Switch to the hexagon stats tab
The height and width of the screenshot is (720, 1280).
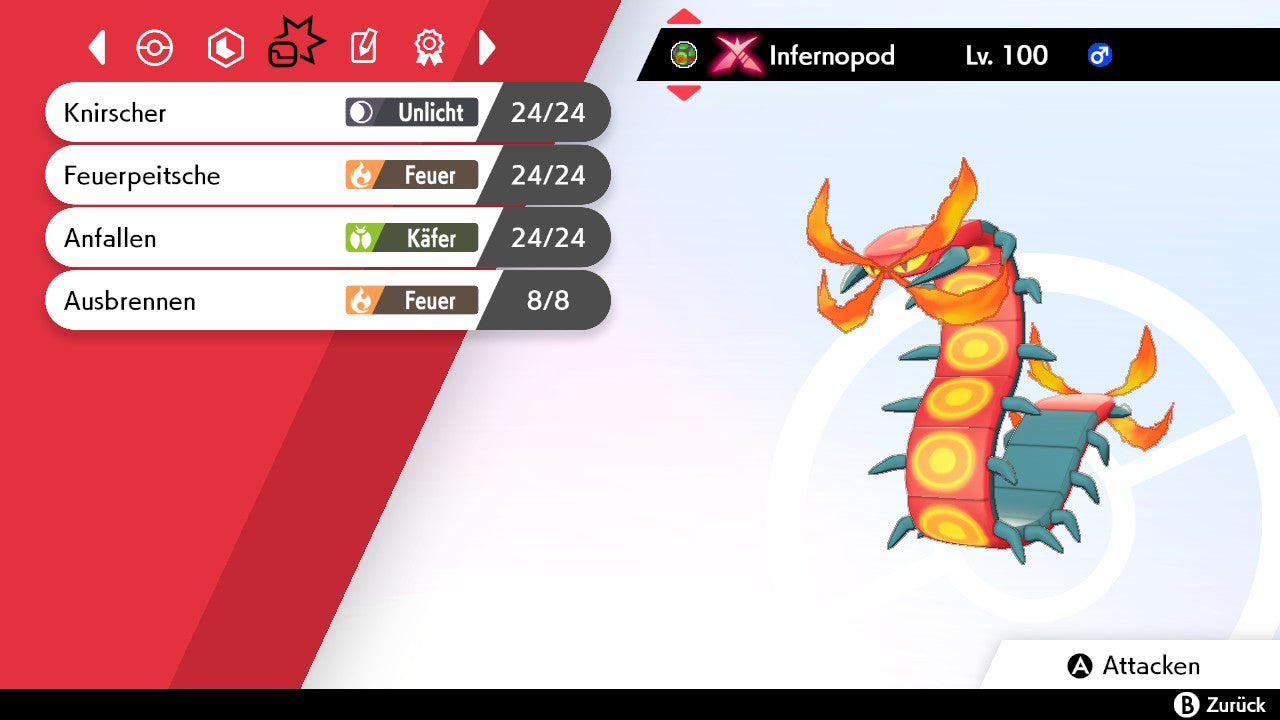pos(225,47)
